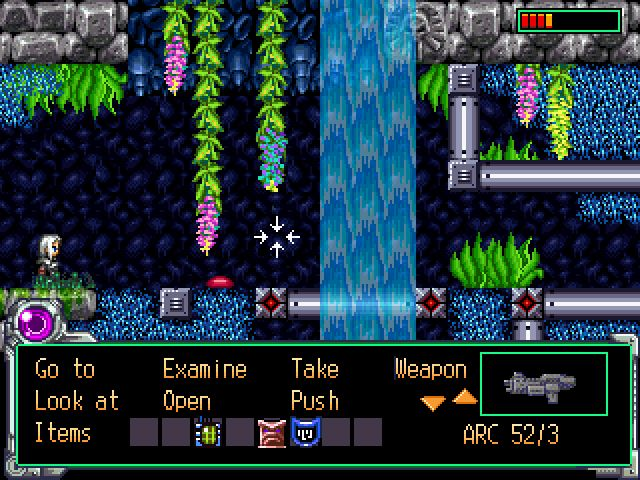This screenshot has width=640, height=480.
Task: Cycle weapon with the up arrow
Action: (x=465, y=398)
